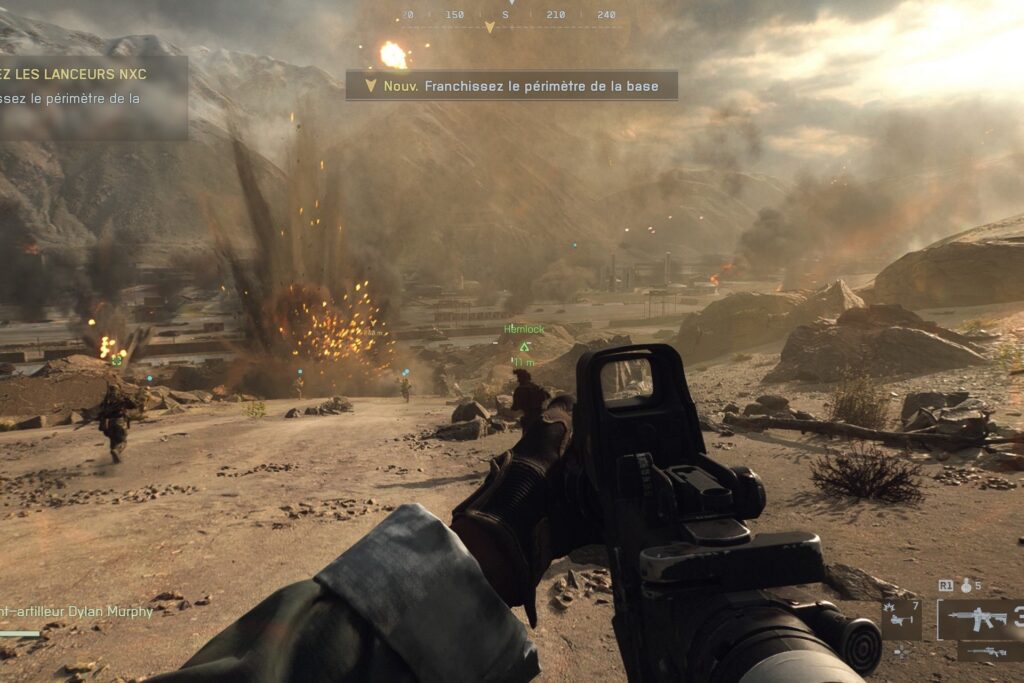Select the grenade launcher gadget slot
1024x683 pixels.
coord(903,619)
